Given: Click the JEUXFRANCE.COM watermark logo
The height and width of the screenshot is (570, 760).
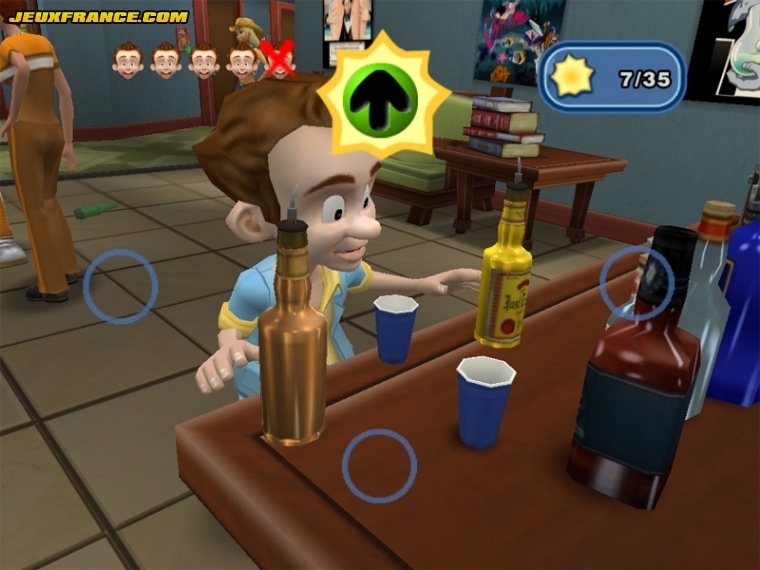Looking at the screenshot, I should [x=98, y=17].
